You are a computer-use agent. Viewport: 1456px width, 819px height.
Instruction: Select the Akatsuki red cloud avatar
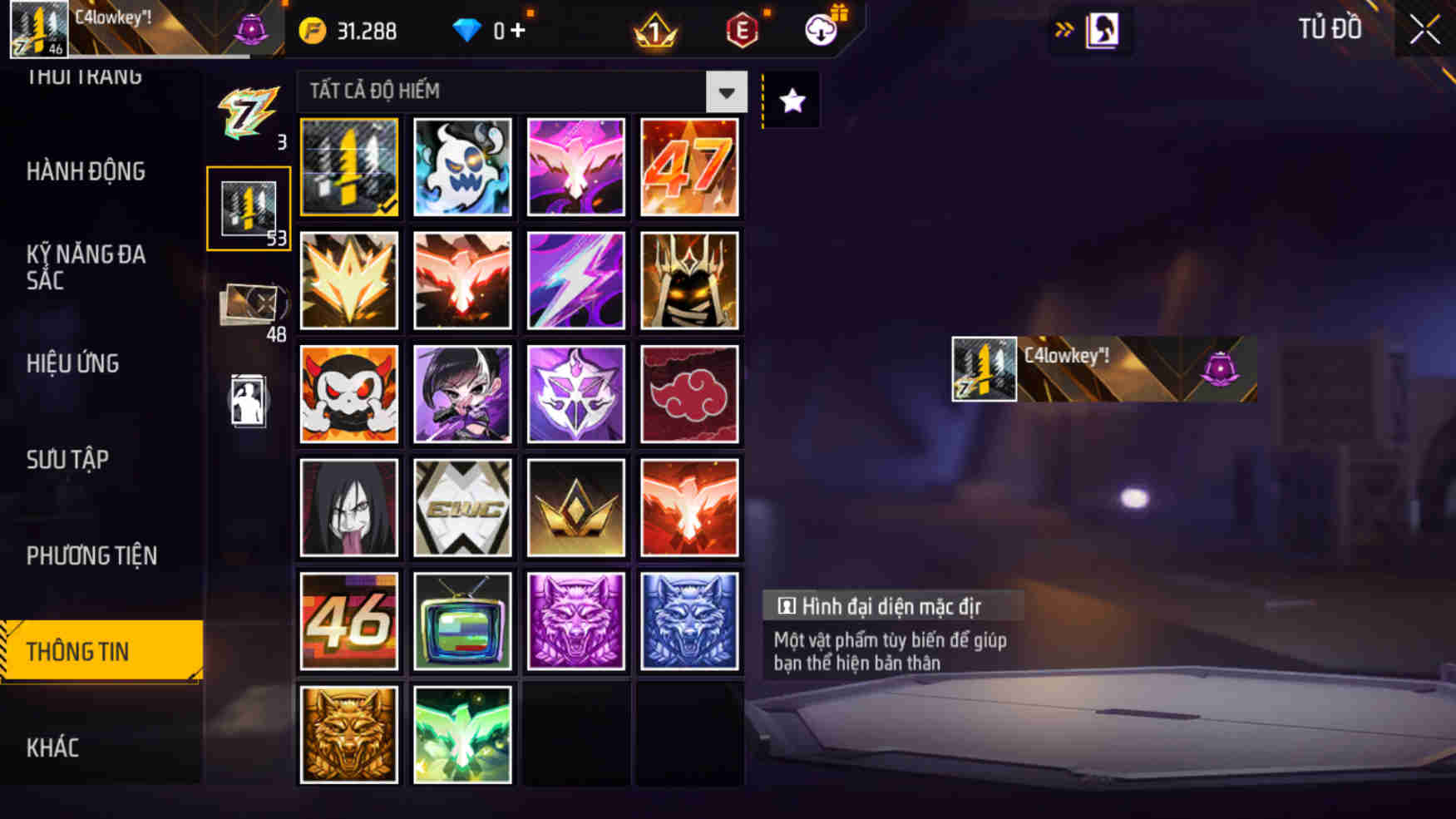689,394
